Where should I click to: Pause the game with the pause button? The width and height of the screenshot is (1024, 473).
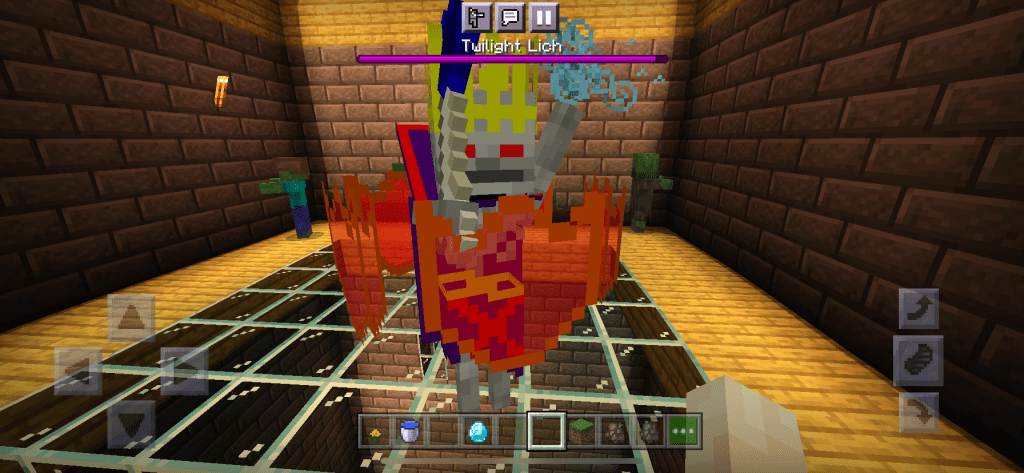pos(542,16)
